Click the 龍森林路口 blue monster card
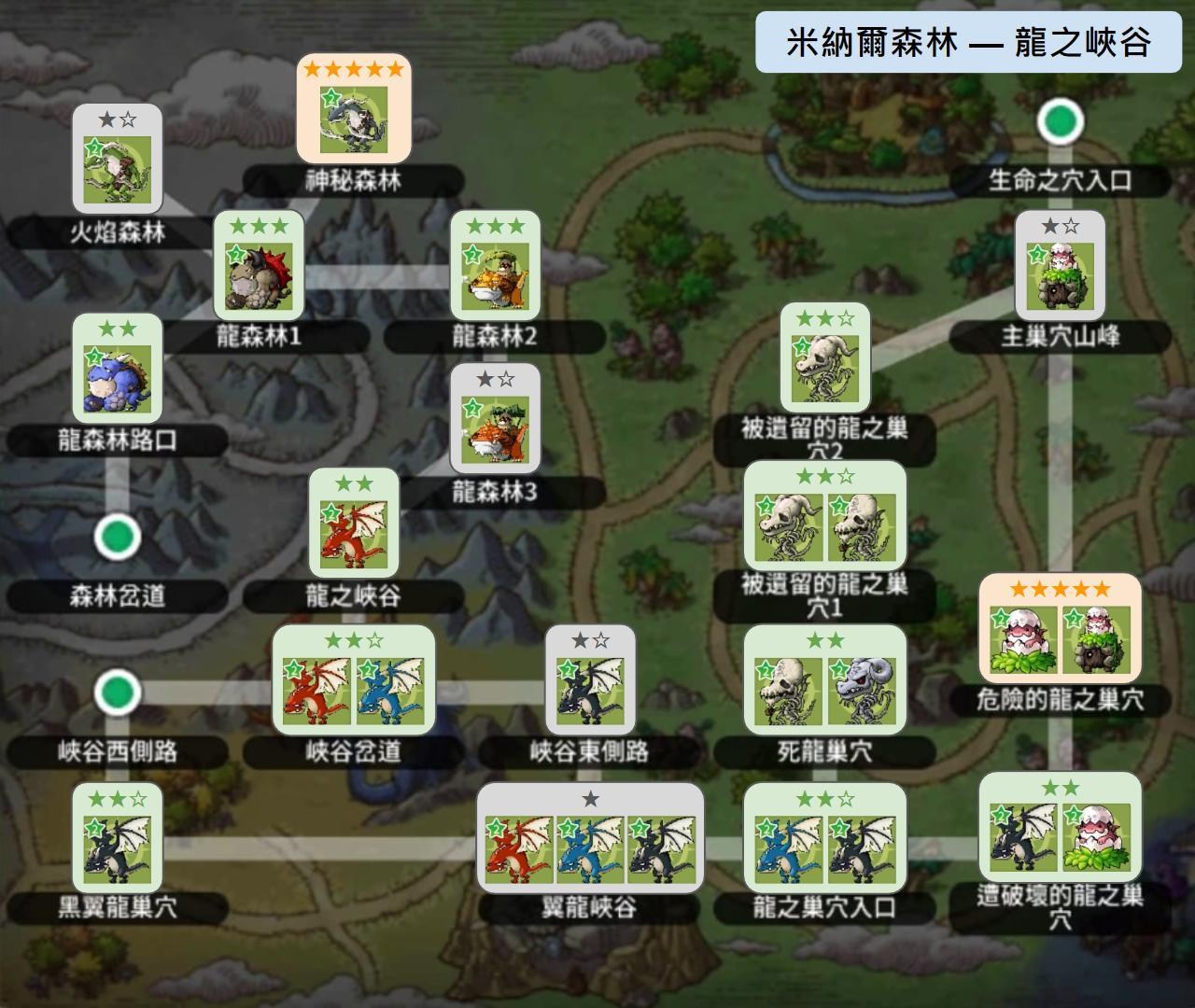The width and height of the screenshot is (1195, 1008). (x=118, y=371)
